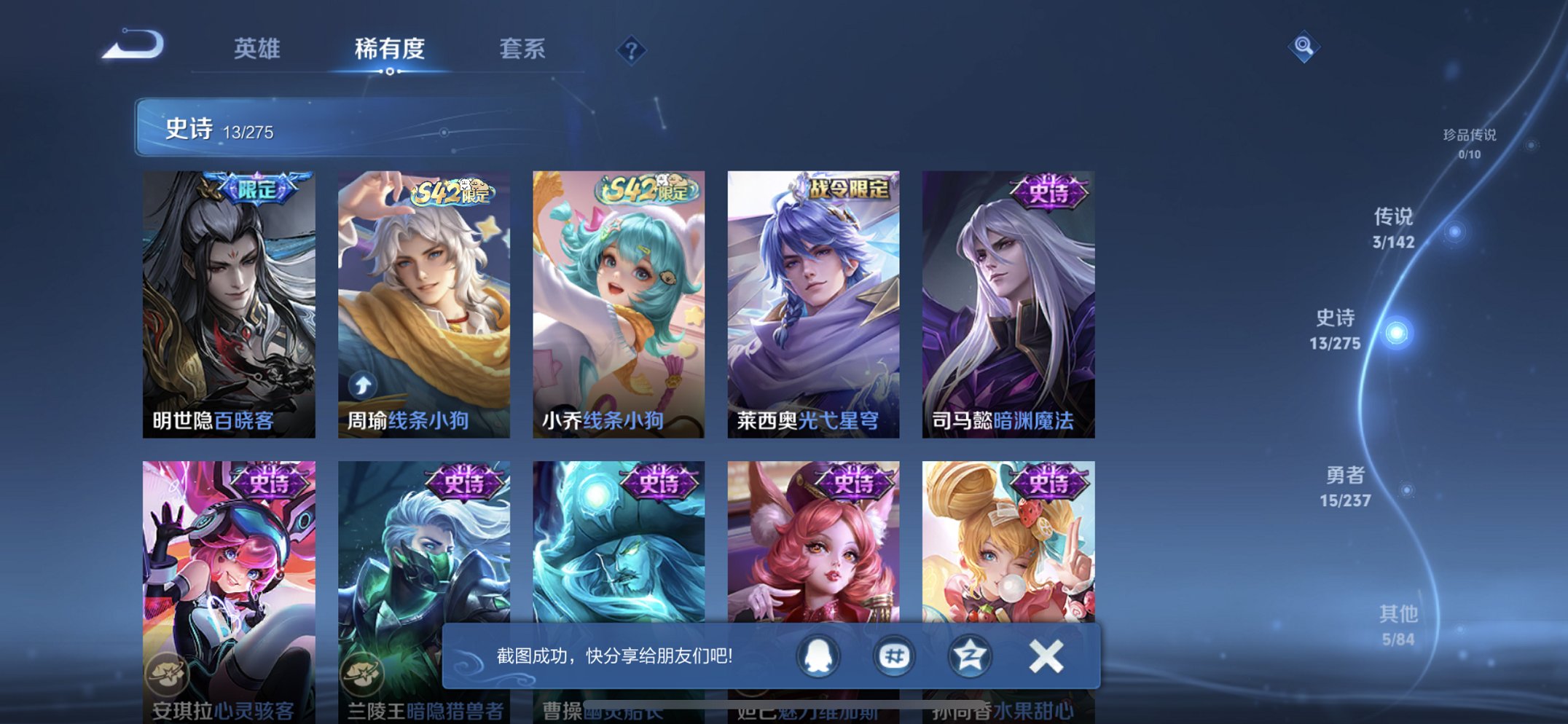Screen dimensions: 1568x724
Task: Open the help question mark icon
Action: click(x=631, y=51)
